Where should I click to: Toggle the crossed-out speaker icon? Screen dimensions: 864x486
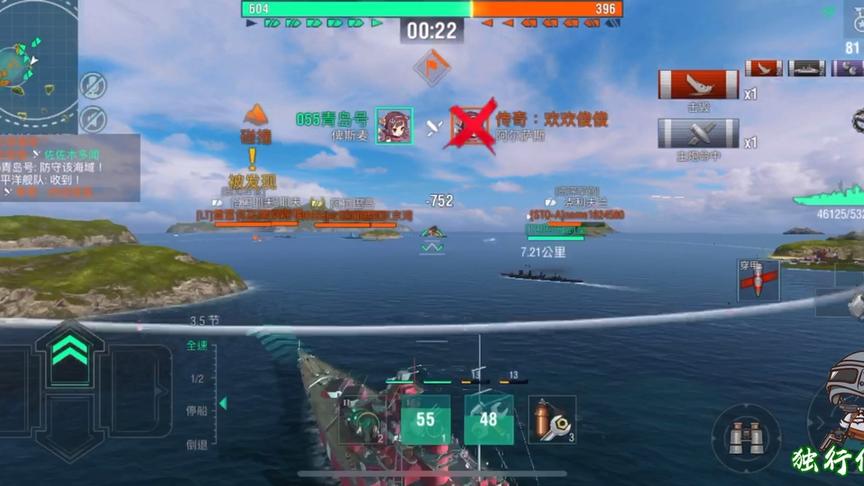[93, 118]
